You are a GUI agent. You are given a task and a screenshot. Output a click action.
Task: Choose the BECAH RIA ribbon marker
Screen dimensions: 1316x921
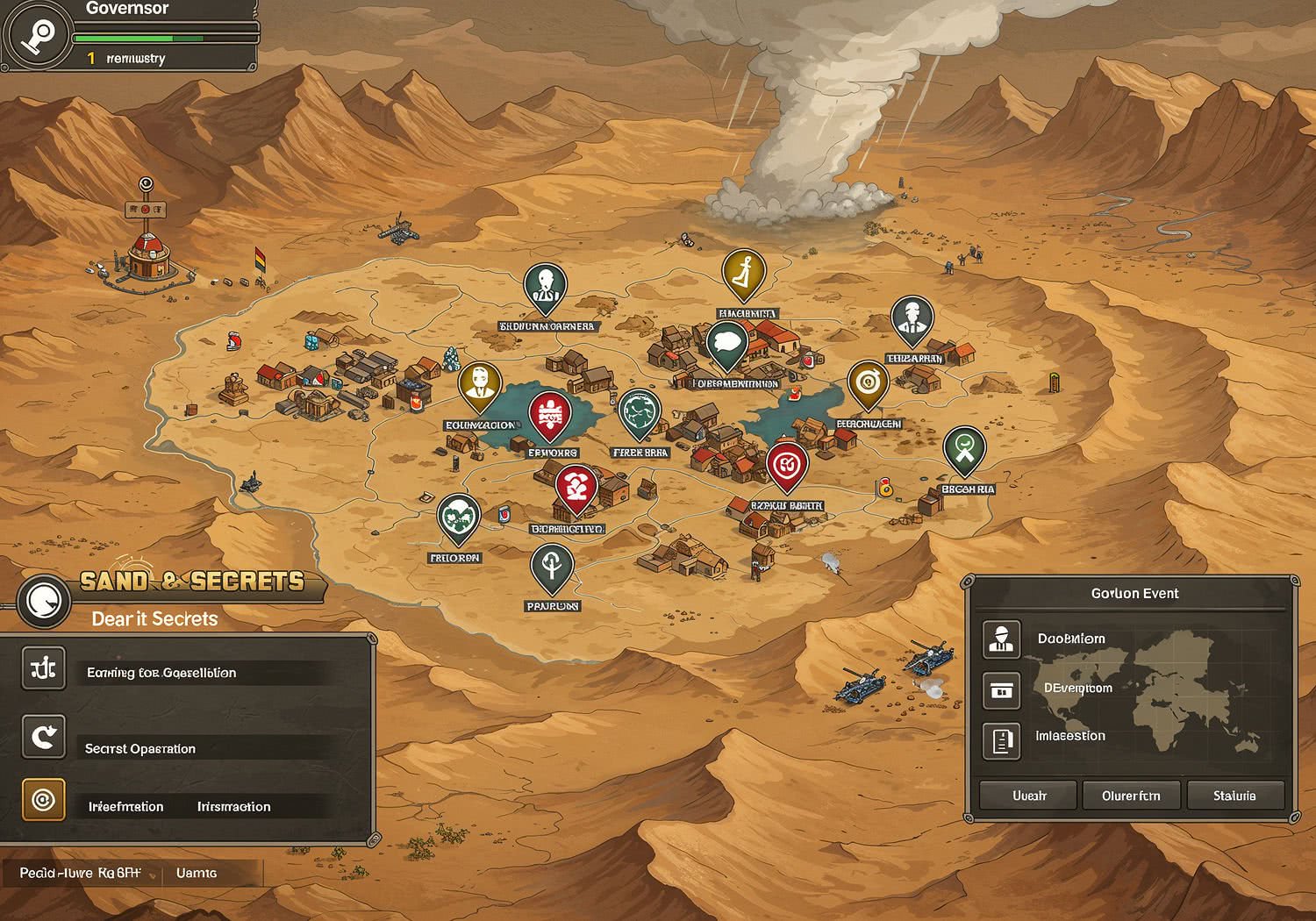tap(964, 451)
